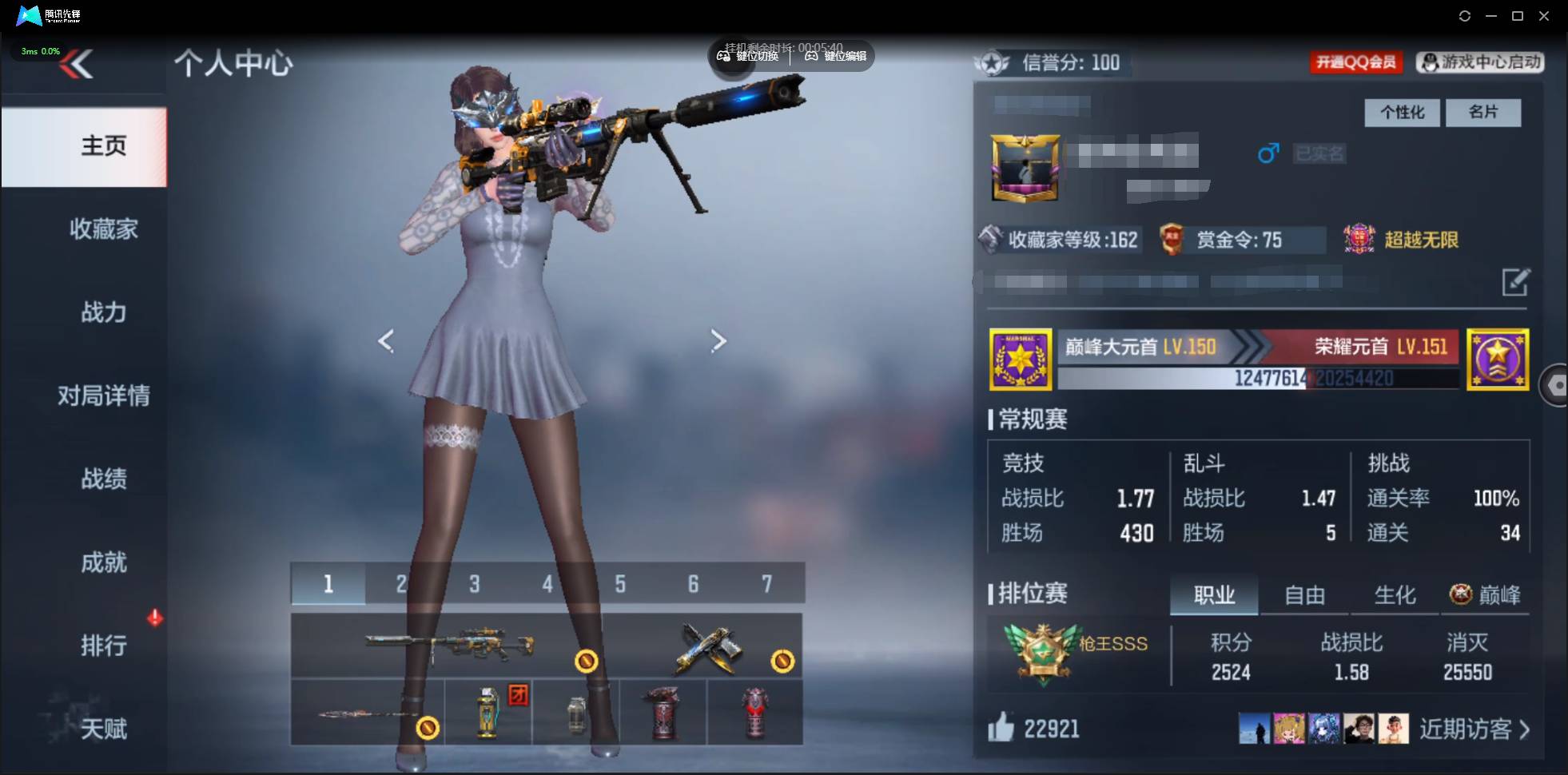This screenshot has width=1568, height=775.
Task: Click the right arrow to rotate character view
Action: [718, 340]
